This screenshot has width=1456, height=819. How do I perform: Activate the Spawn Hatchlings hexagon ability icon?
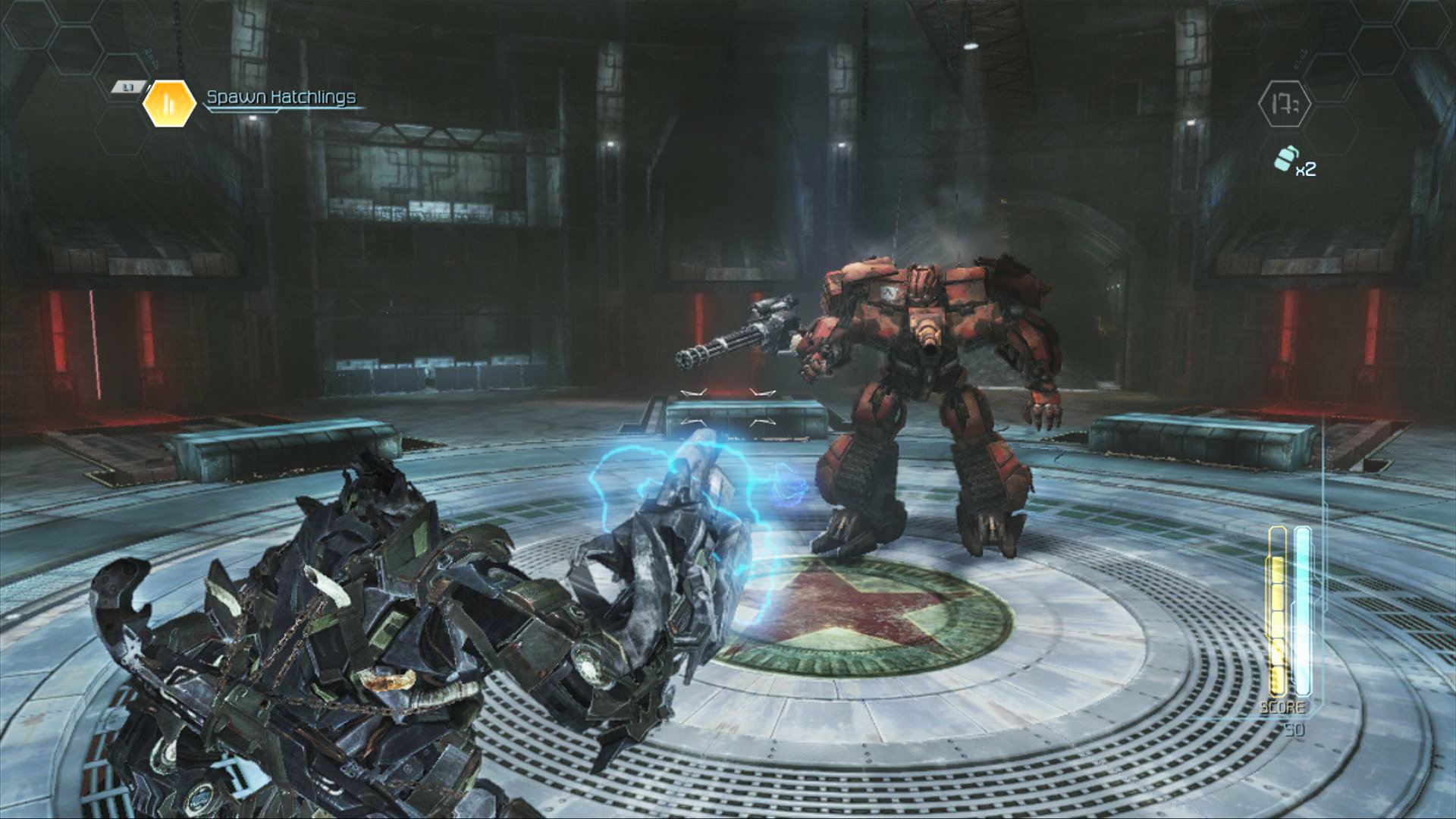pyautogui.click(x=170, y=102)
